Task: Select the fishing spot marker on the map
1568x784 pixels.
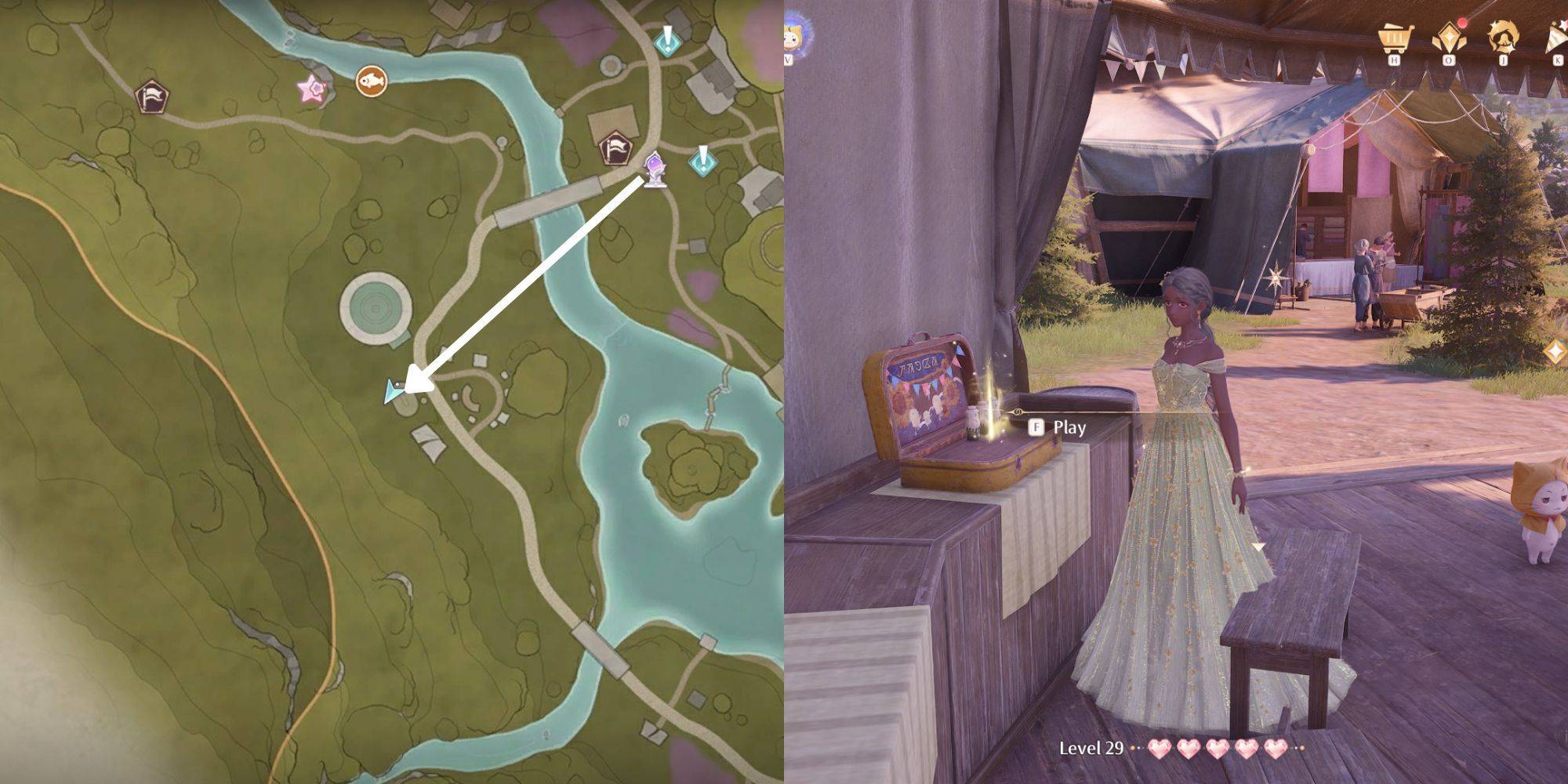Action: pyautogui.click(x=371, y=80)
